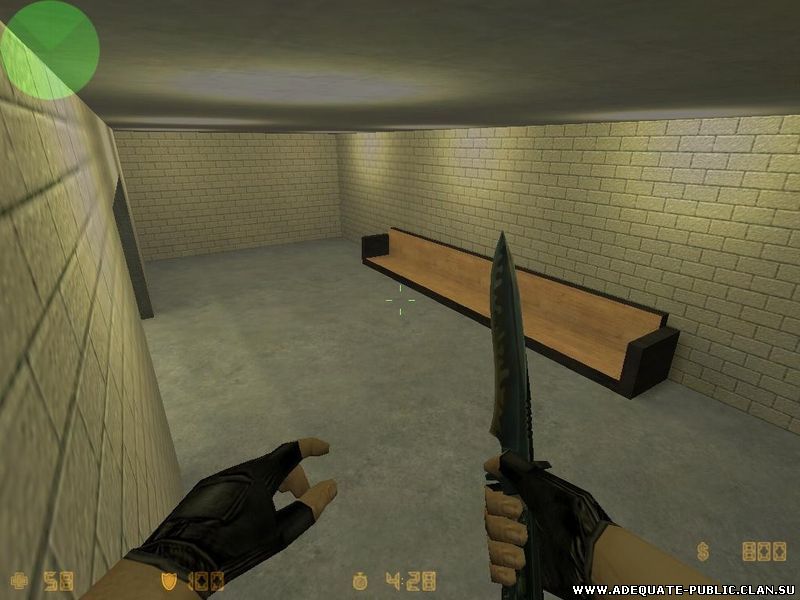Click the green radar minimap
800x600 pixels.
point(50,49)
